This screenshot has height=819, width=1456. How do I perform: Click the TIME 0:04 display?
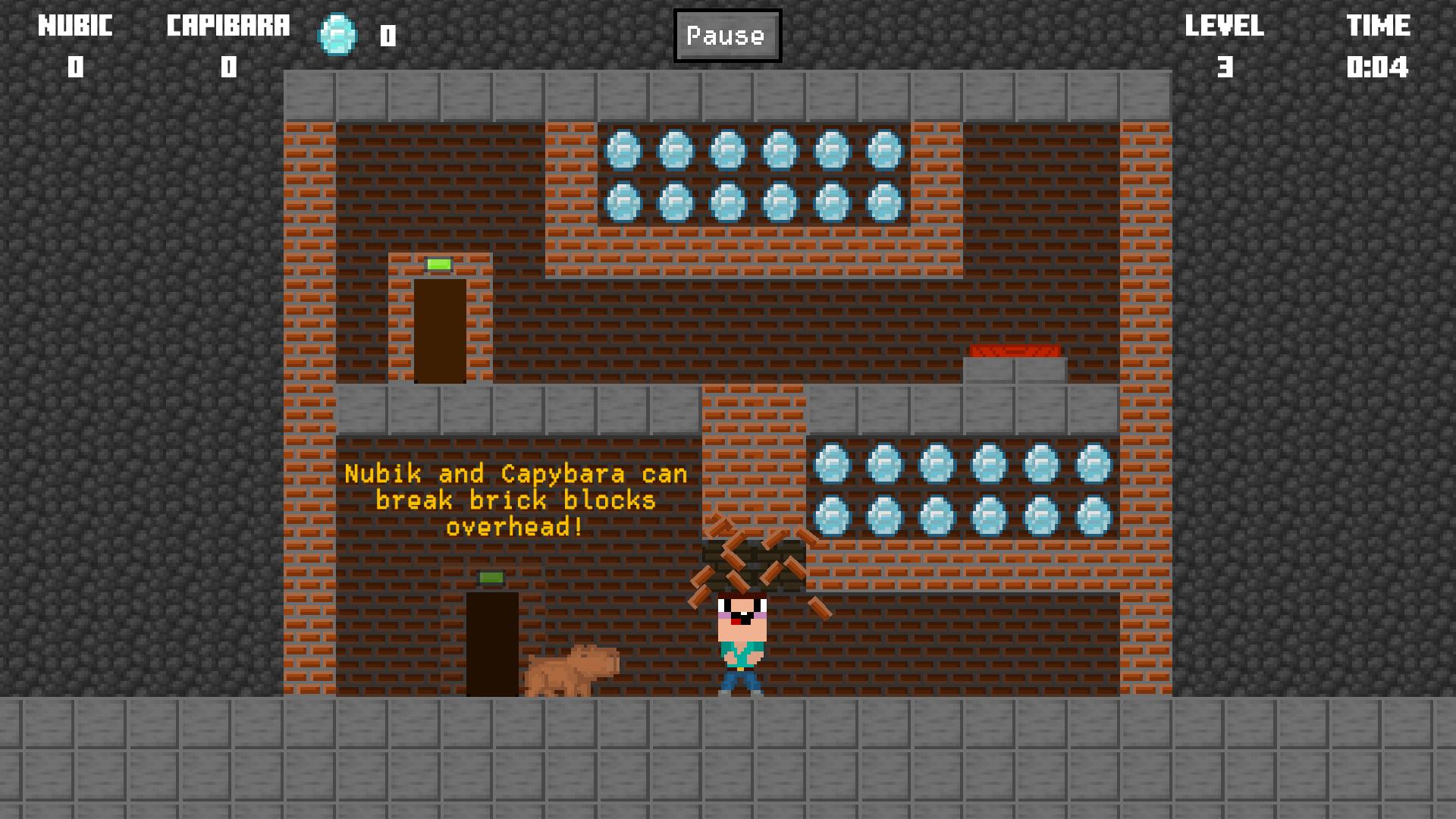point(1380,45)
